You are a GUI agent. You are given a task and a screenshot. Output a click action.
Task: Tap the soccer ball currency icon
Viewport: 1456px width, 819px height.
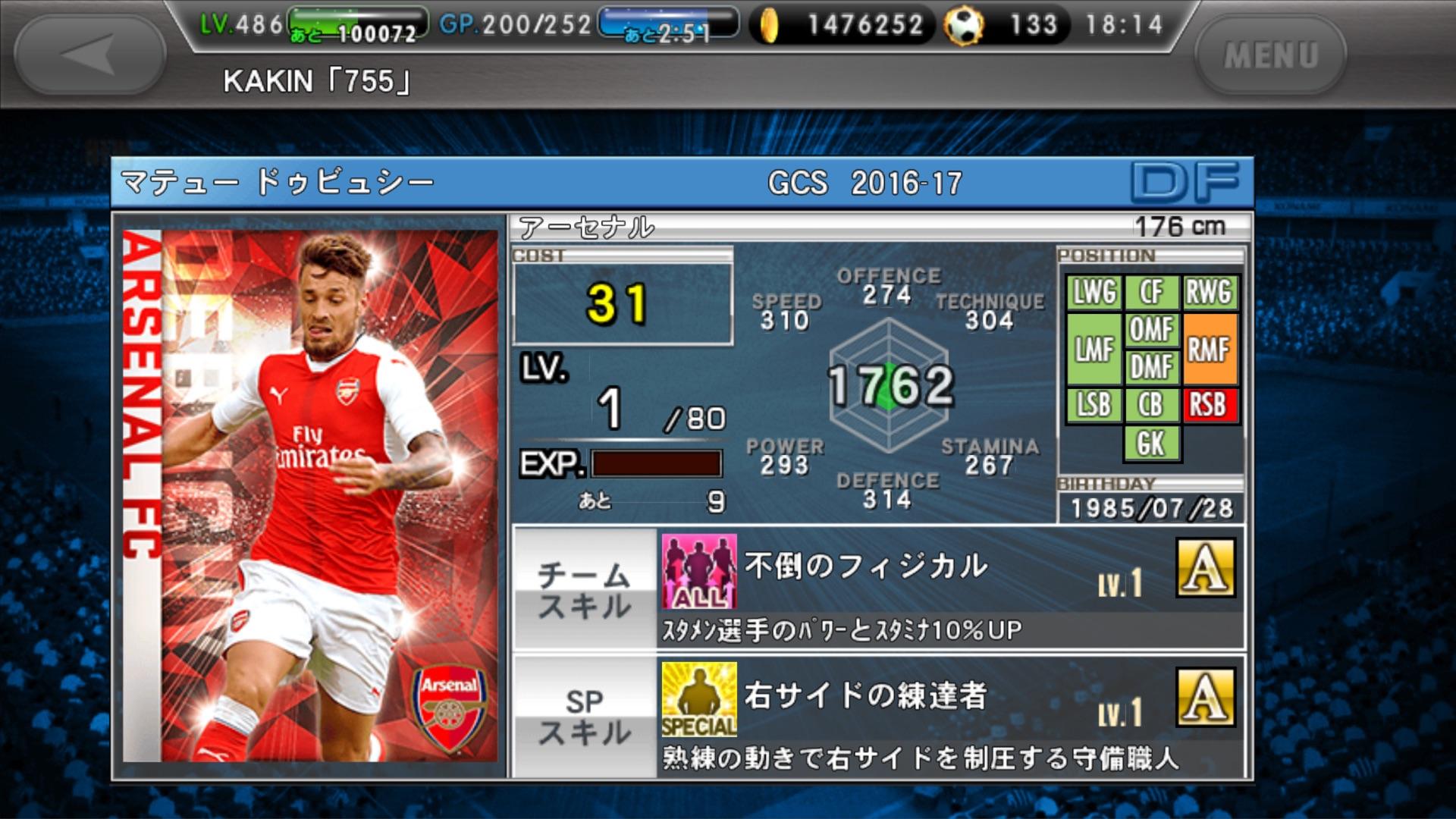(963, 26)
